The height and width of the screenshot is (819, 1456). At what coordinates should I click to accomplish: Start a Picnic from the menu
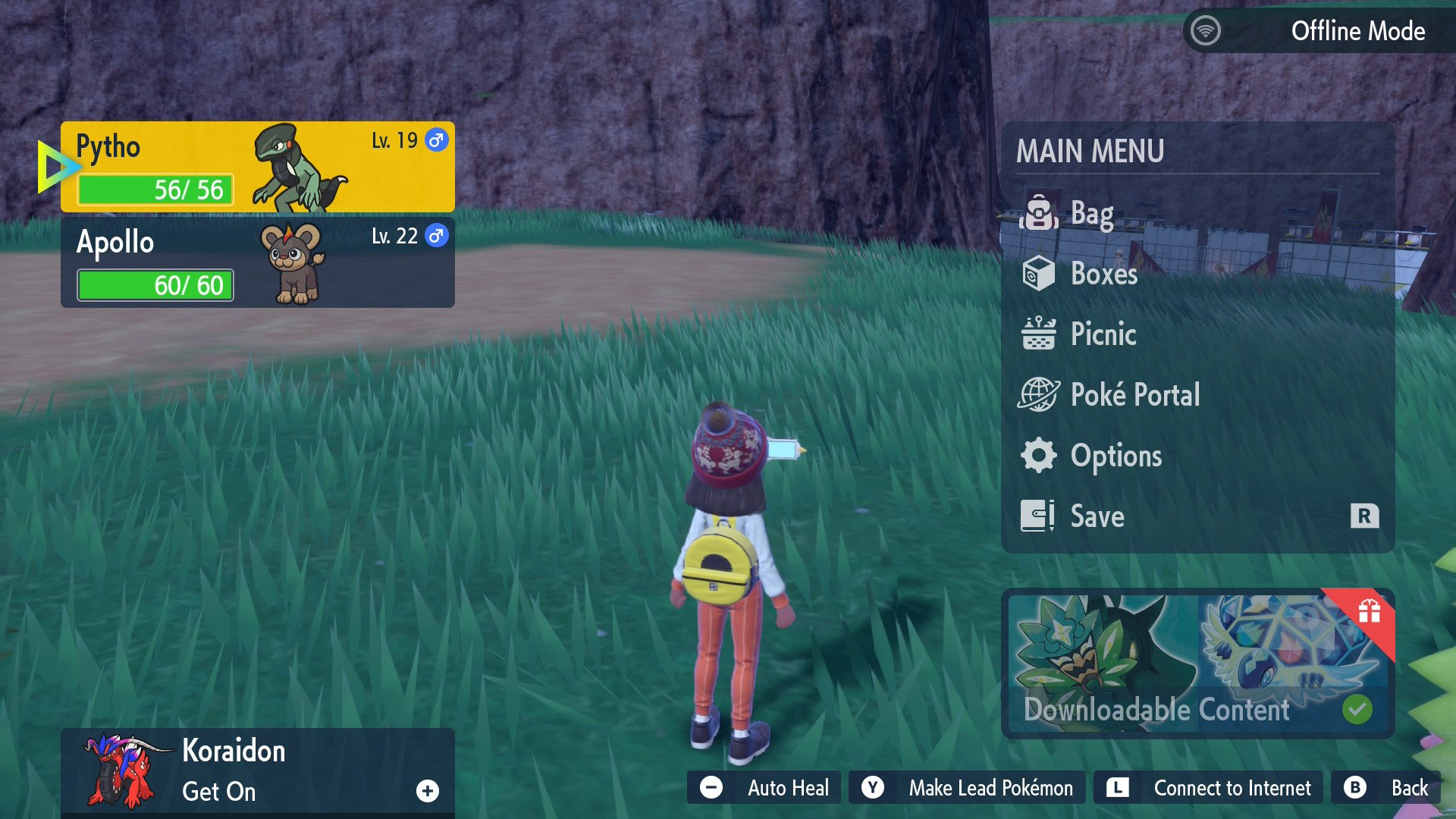pos(1103,334)
